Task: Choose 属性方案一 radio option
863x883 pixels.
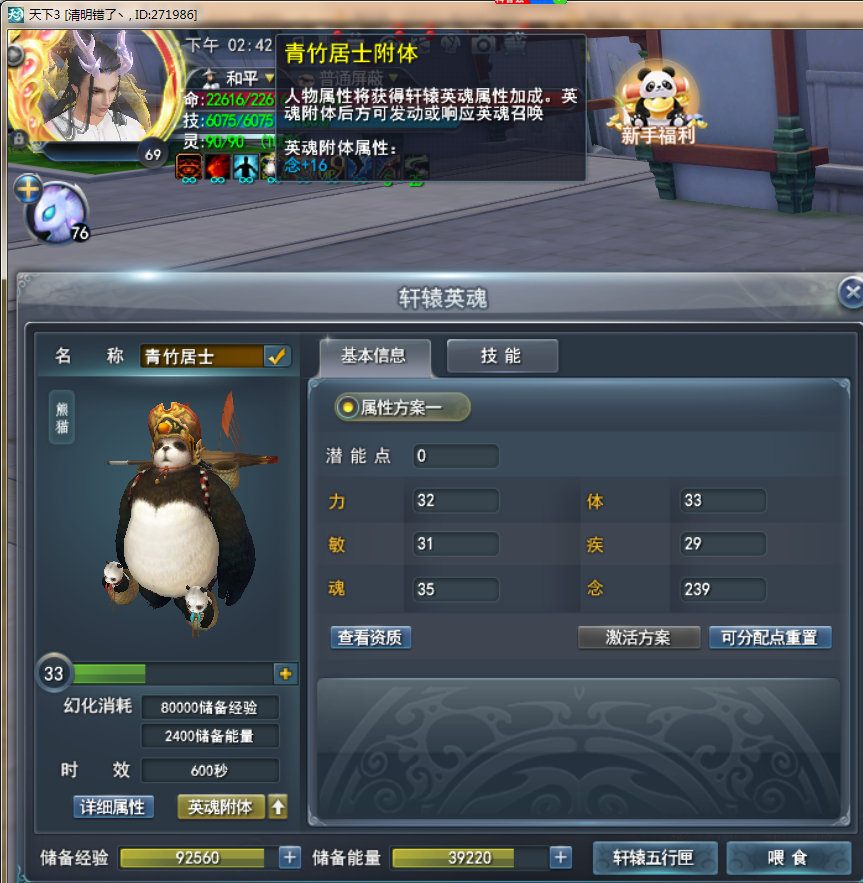Action: [348, 407]
